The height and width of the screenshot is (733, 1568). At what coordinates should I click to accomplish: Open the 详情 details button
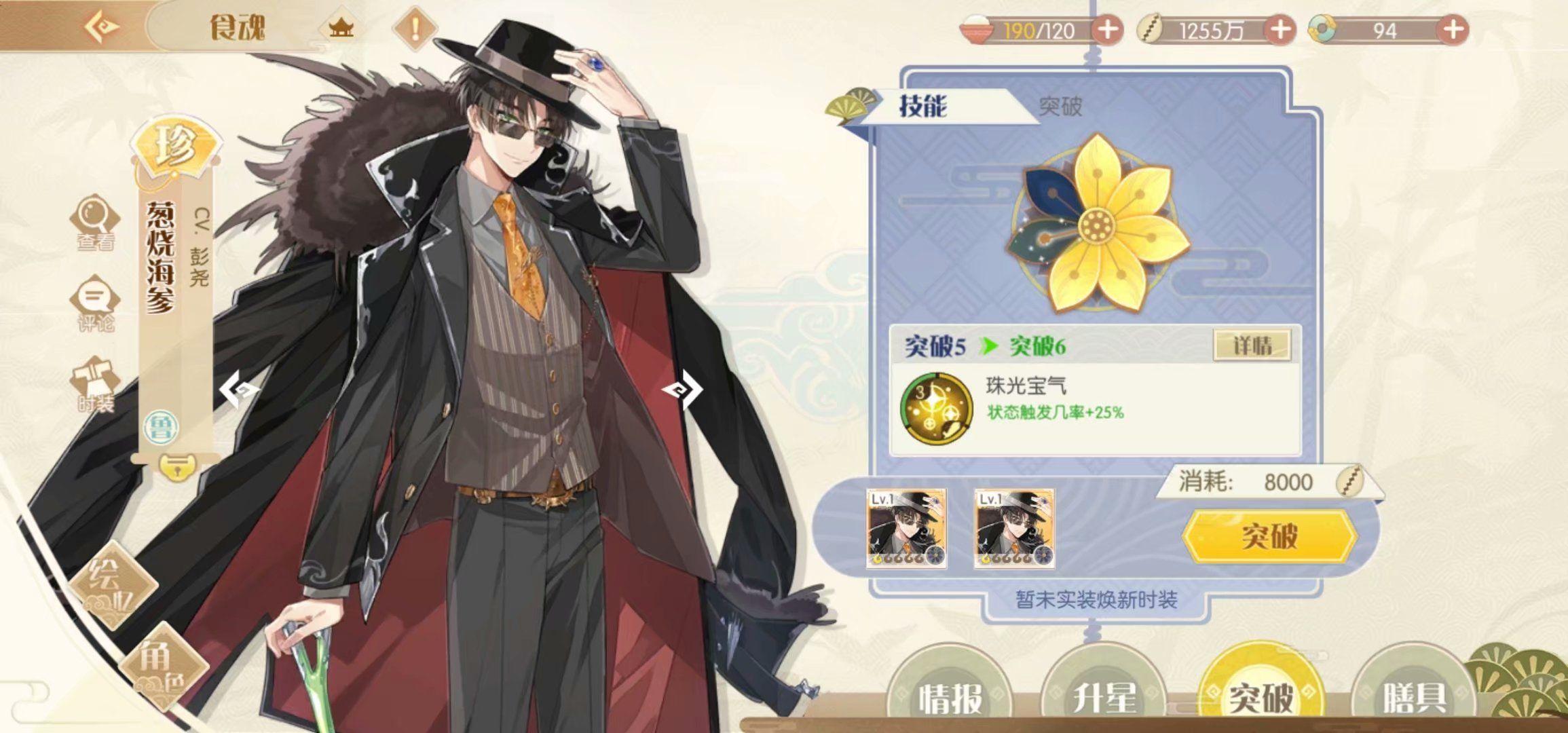pos(1252,346)
